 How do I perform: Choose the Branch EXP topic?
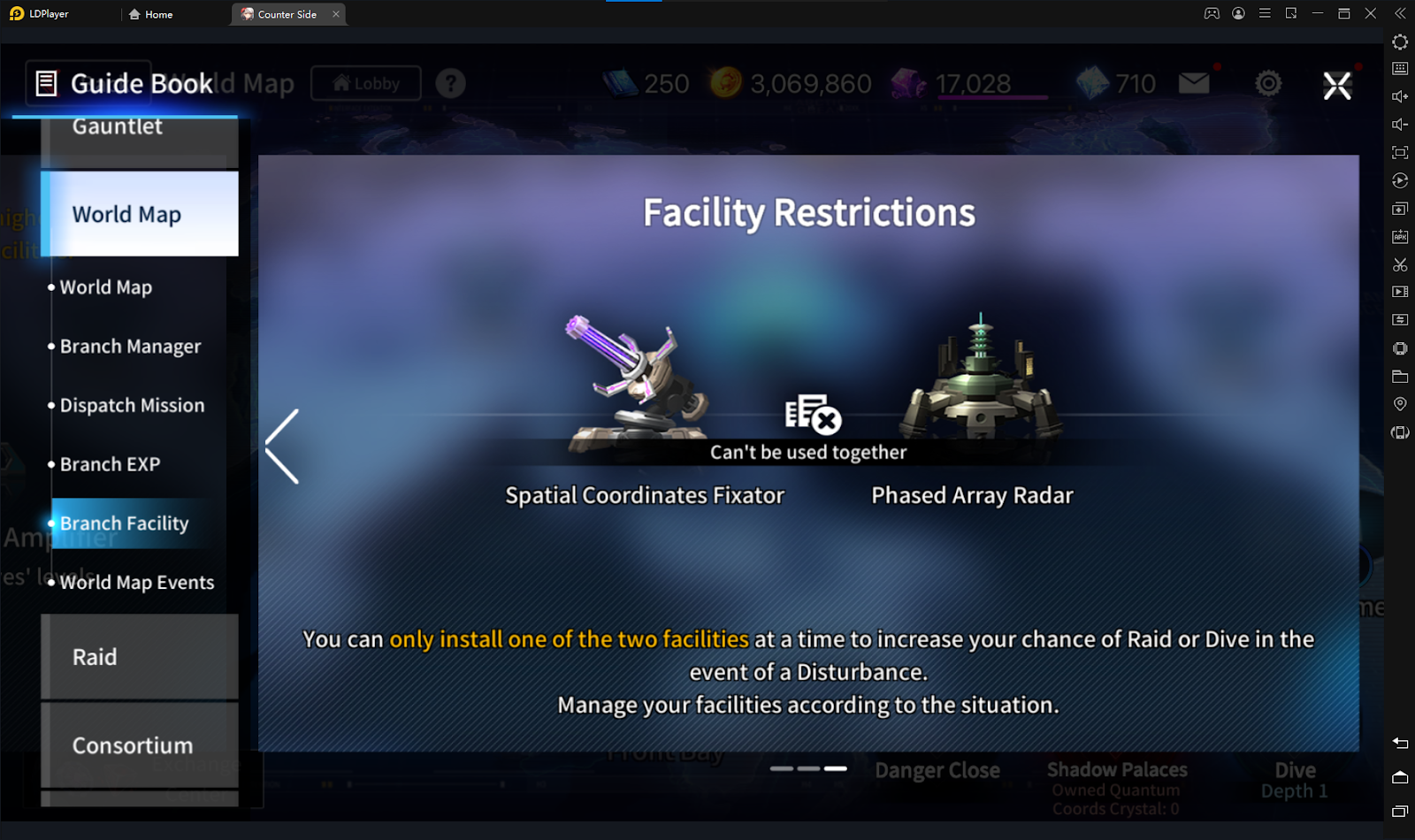(110, 464)
